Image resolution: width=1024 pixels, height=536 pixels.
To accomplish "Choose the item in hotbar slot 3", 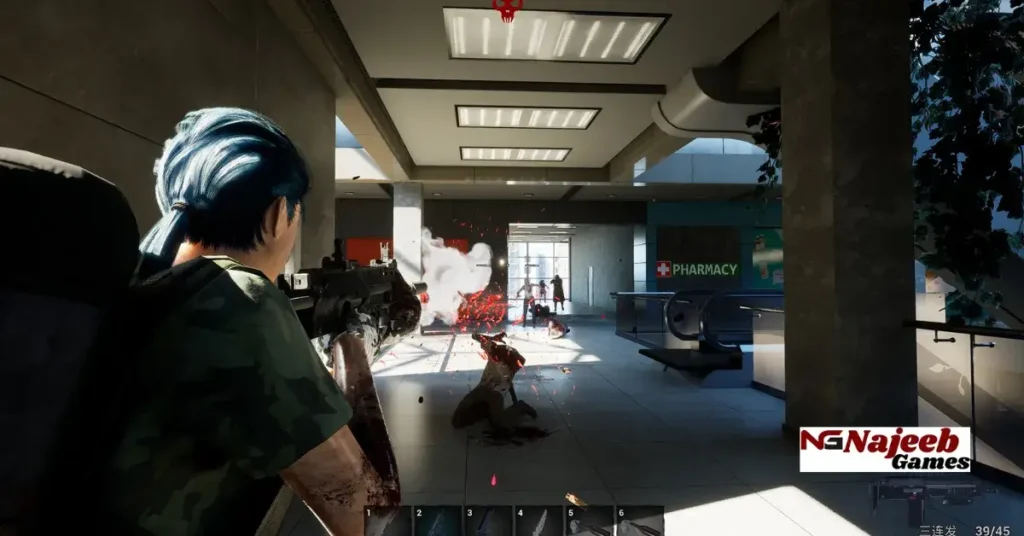I will coord(488,521).
